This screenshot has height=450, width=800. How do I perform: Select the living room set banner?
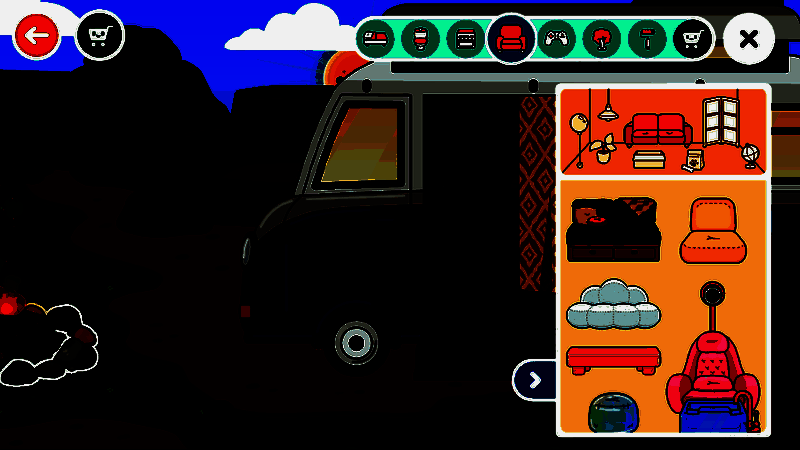pyautogui.click(x=664, y=130)
